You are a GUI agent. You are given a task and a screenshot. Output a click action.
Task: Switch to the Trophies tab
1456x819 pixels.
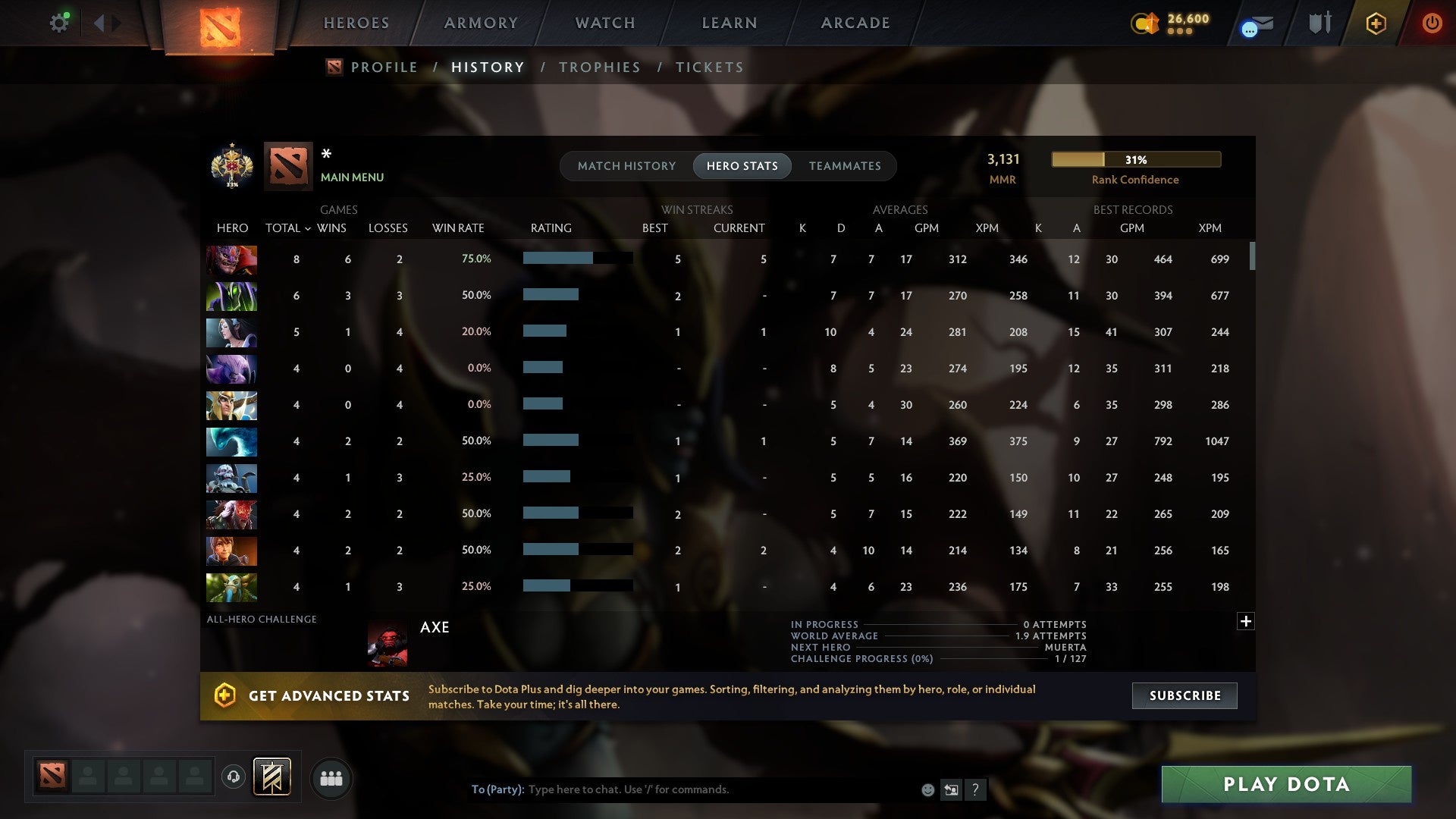click(x=599, y=67)
